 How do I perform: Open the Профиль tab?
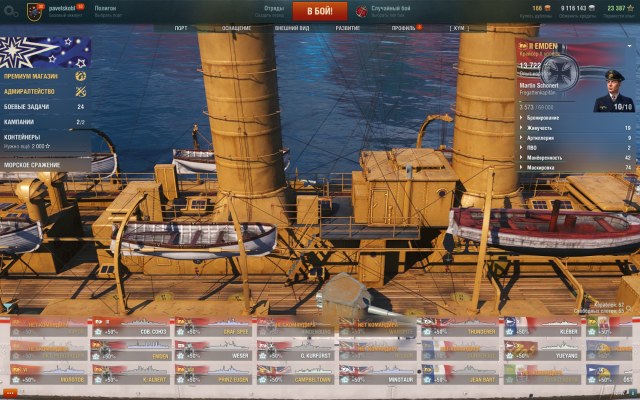tap(402, 28)
